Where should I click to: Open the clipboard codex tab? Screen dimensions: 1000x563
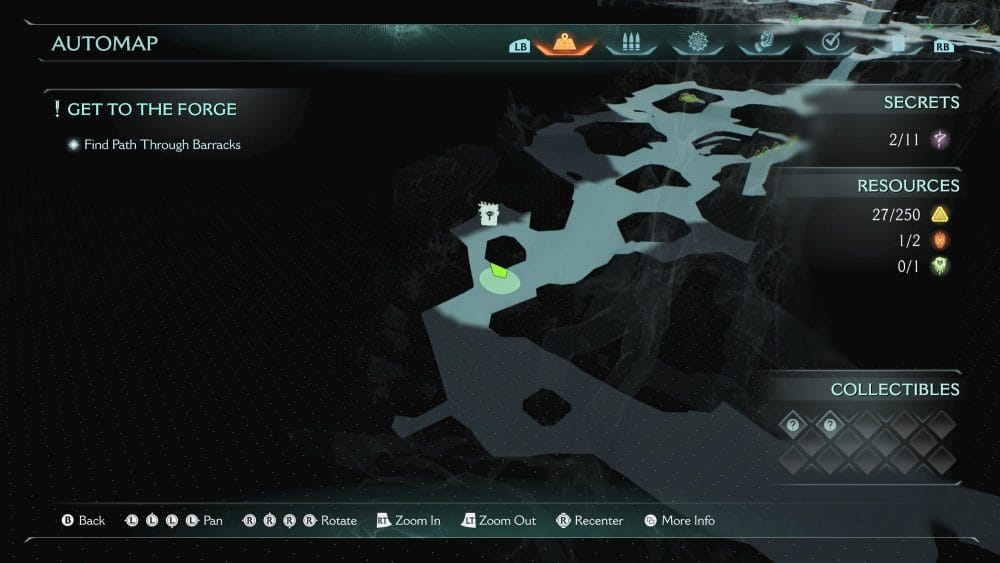coord(898,43)
